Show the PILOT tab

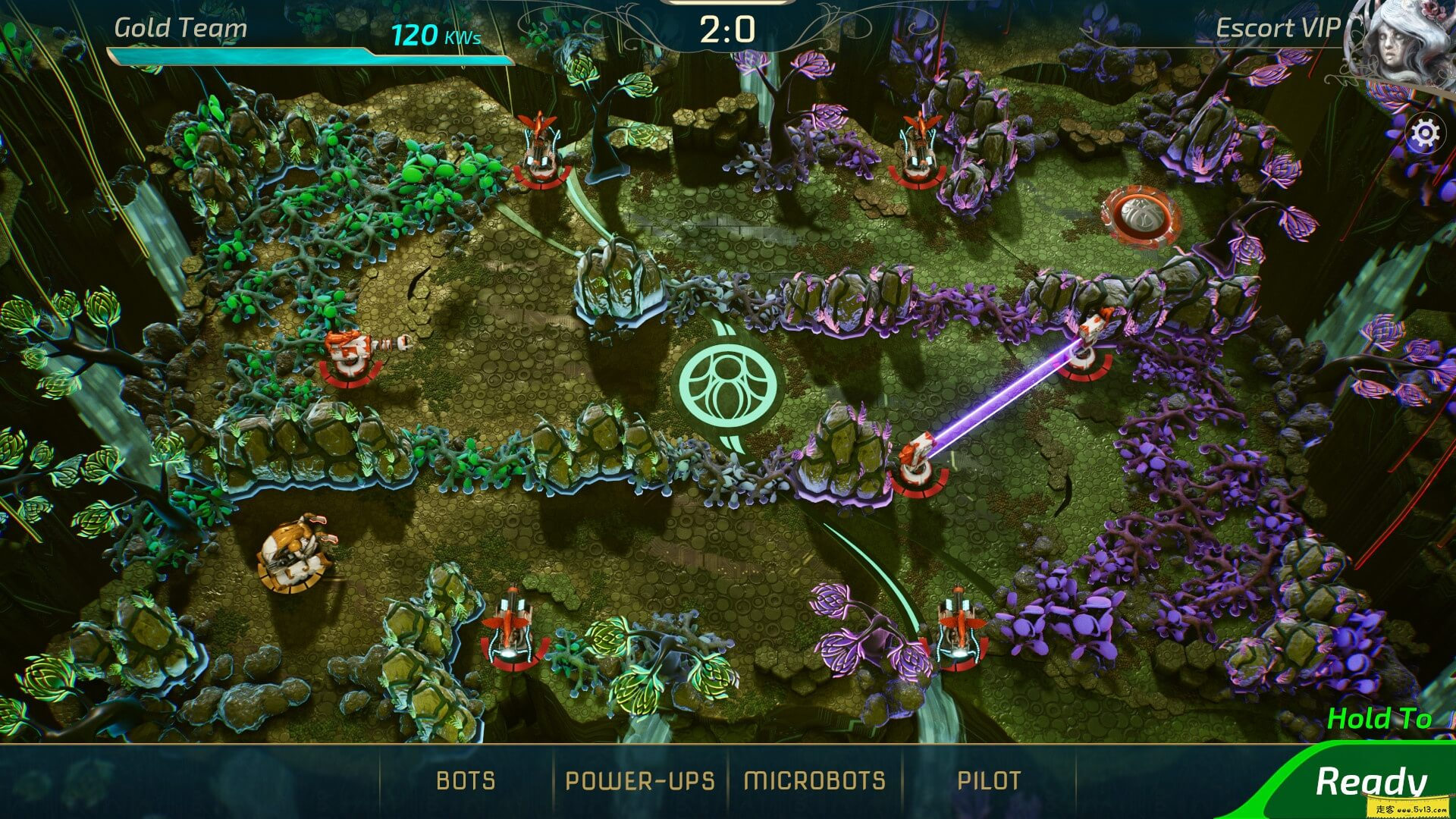[989, 780]
